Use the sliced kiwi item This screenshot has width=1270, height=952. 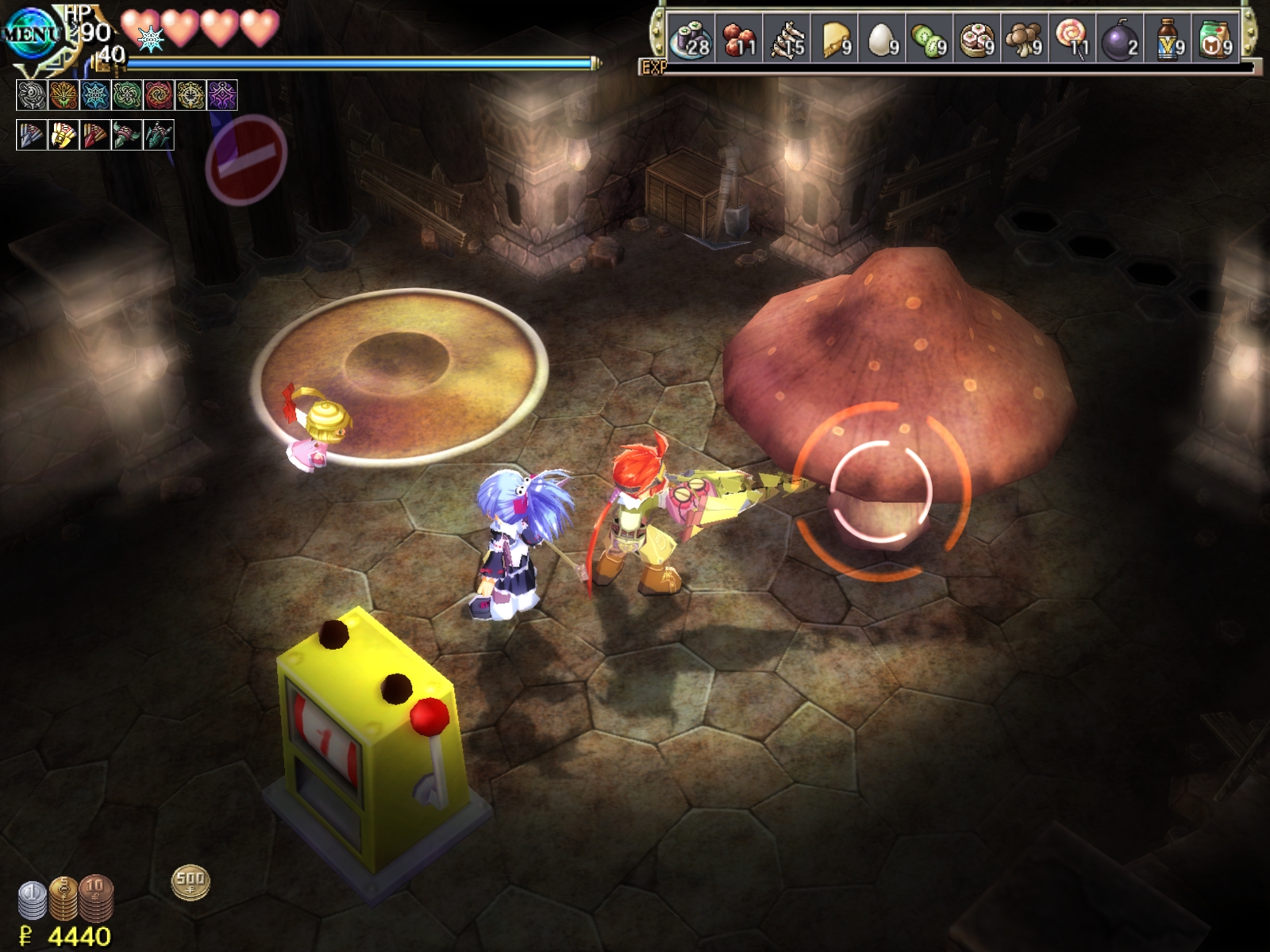click(929, 38)
